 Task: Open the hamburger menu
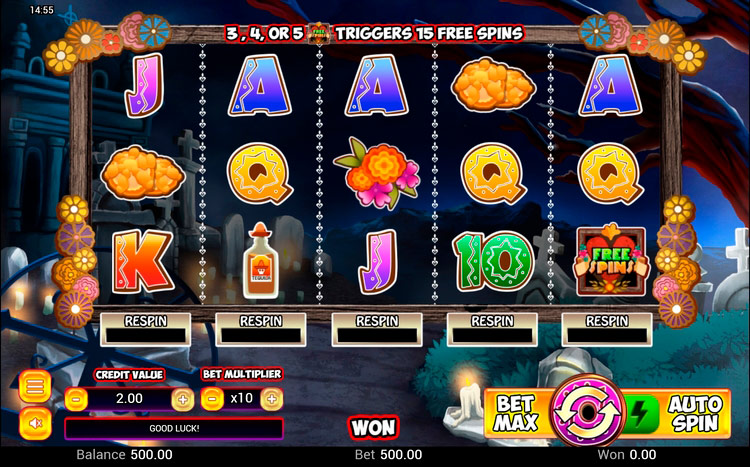tap(34, 386)
